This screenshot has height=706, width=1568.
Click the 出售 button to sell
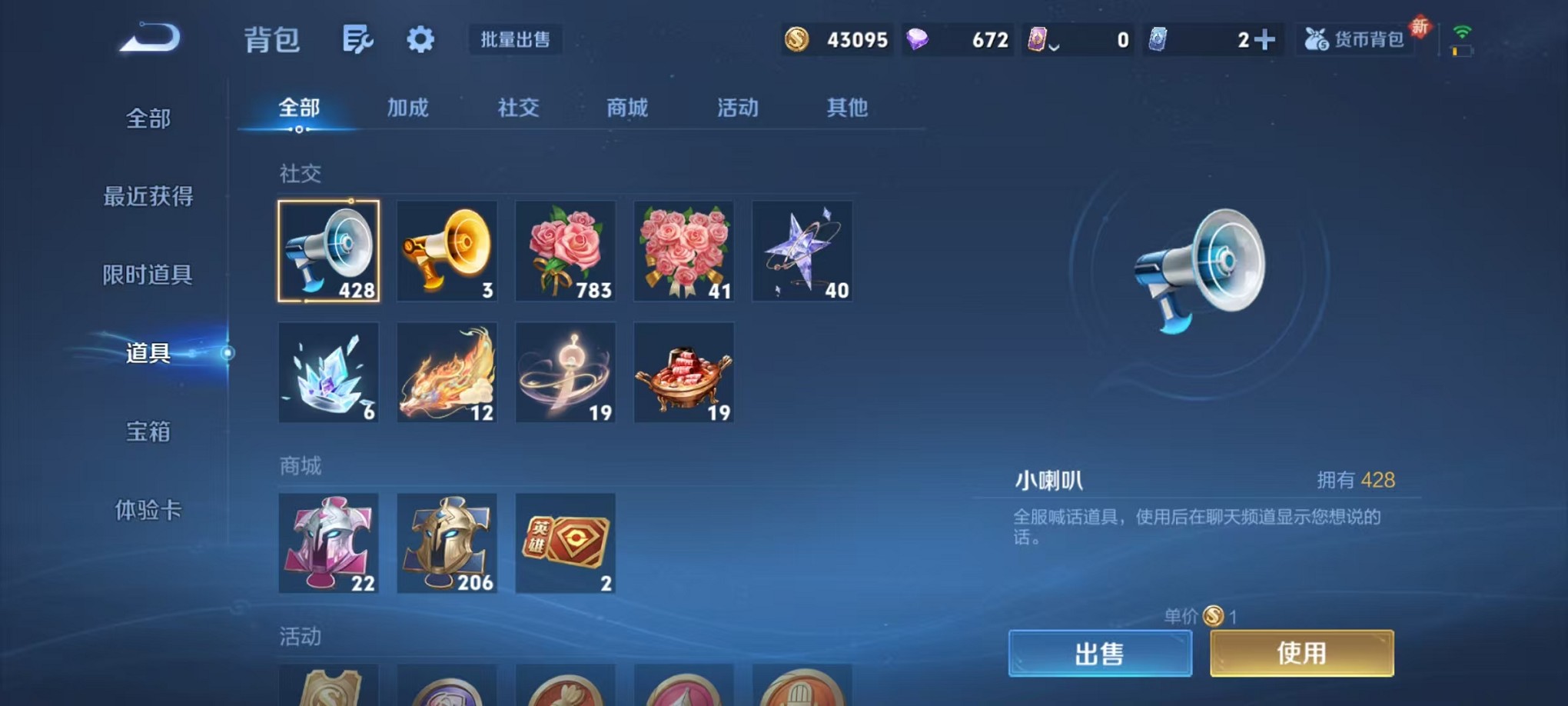pos(1101,652)
